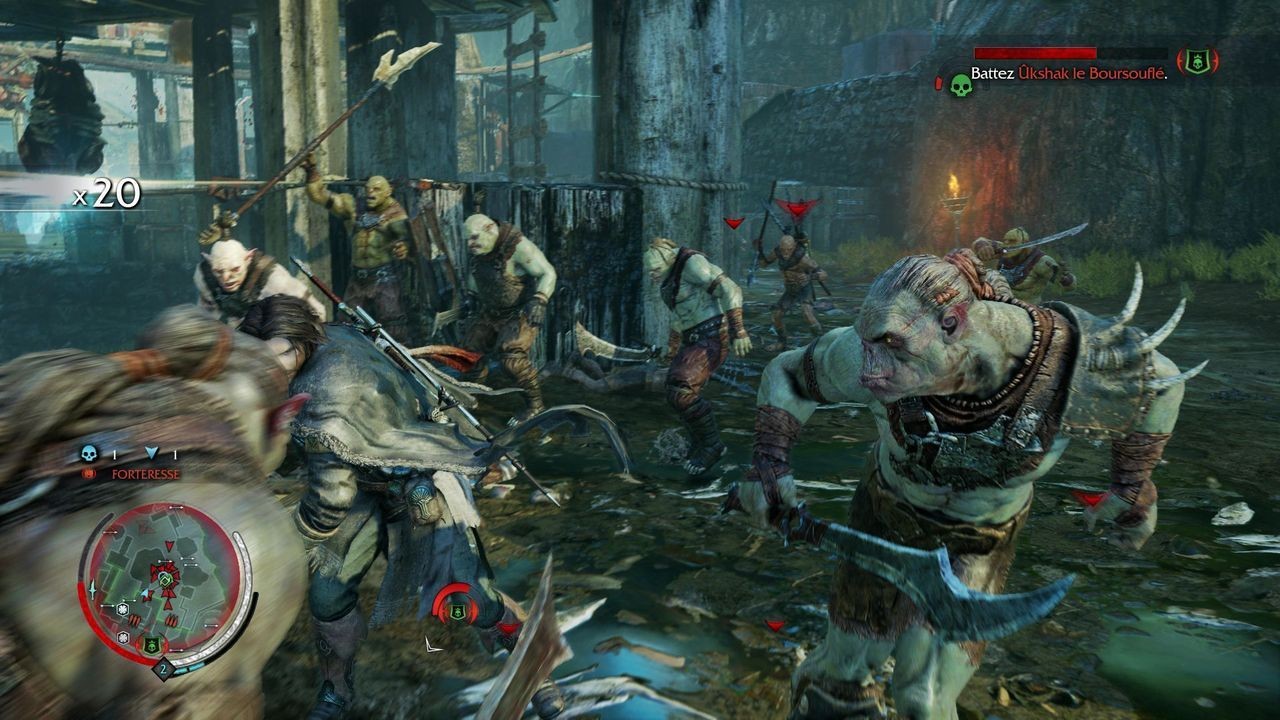
Task: Click the captain's red health bar
Action: pos(1035,53)
